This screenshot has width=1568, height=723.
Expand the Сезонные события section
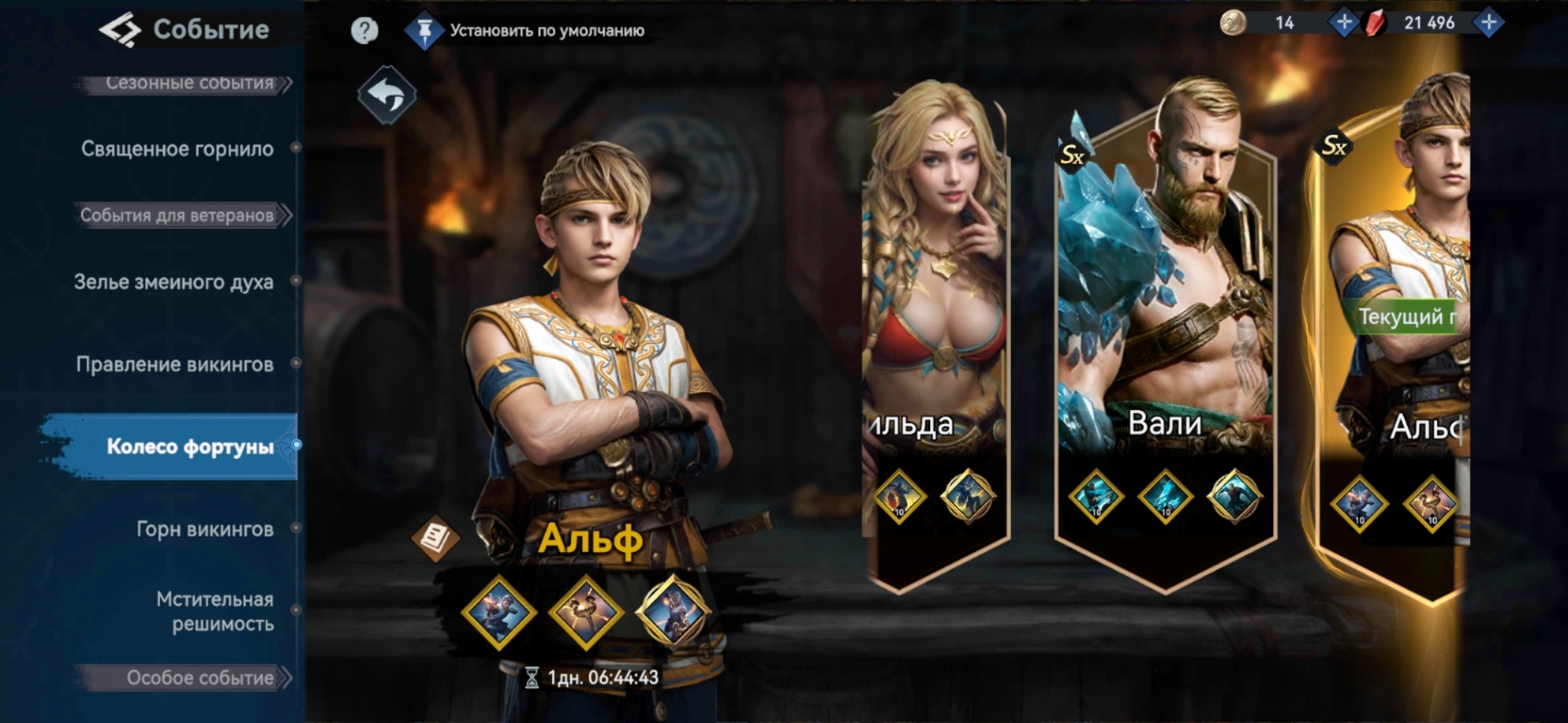click(189, 83)
